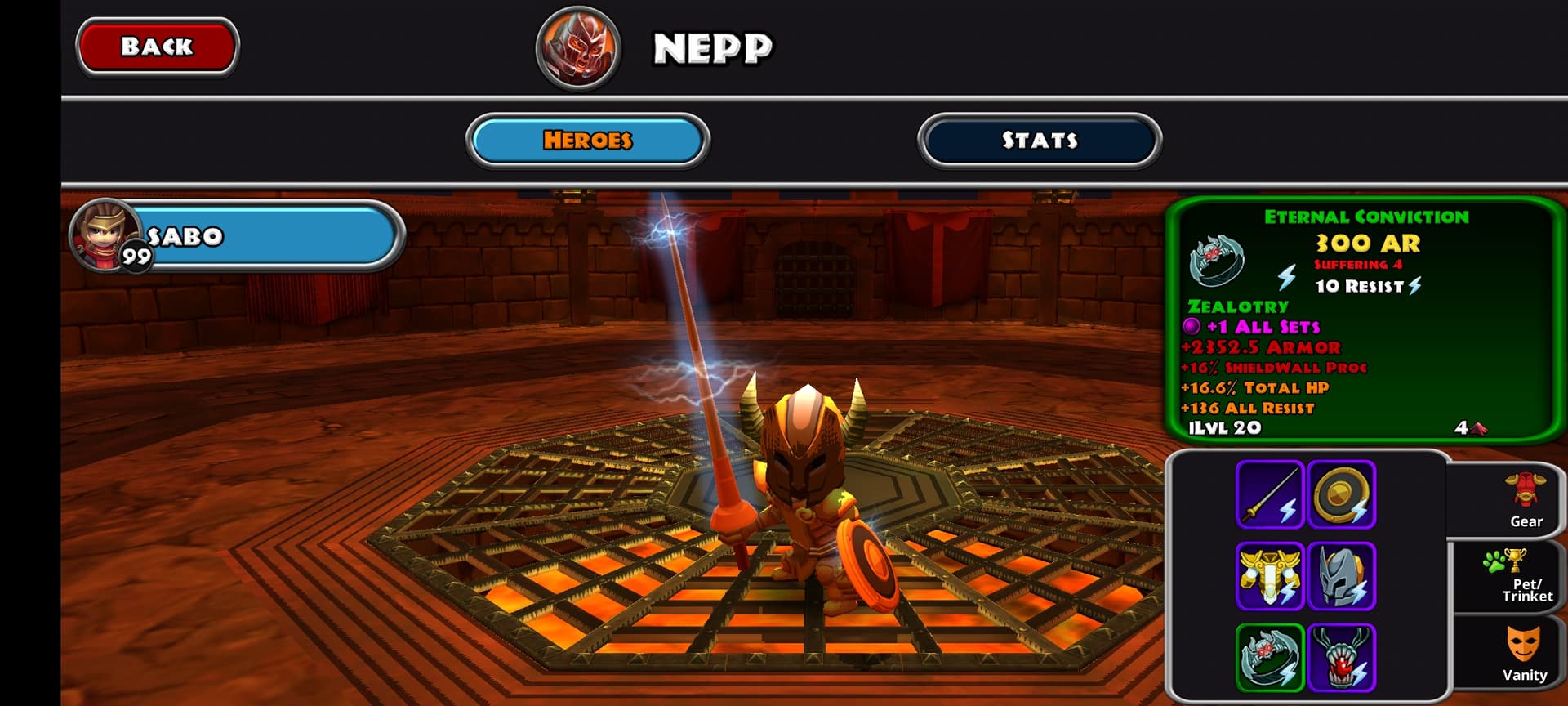Show the Vanity category
The image size is (1568, 706).
pos(1524,653)
